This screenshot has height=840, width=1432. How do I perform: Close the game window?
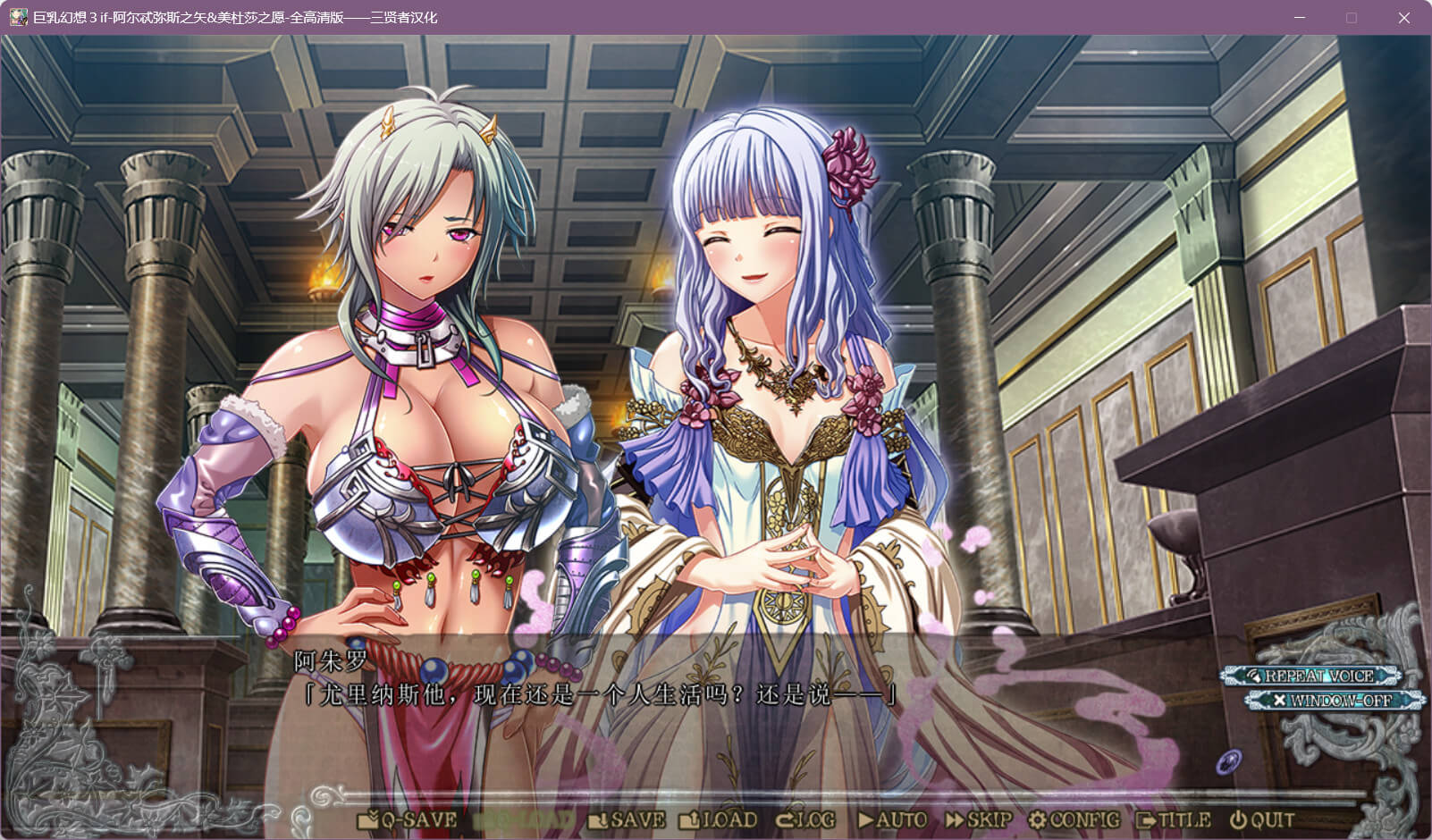(1403, 18)
